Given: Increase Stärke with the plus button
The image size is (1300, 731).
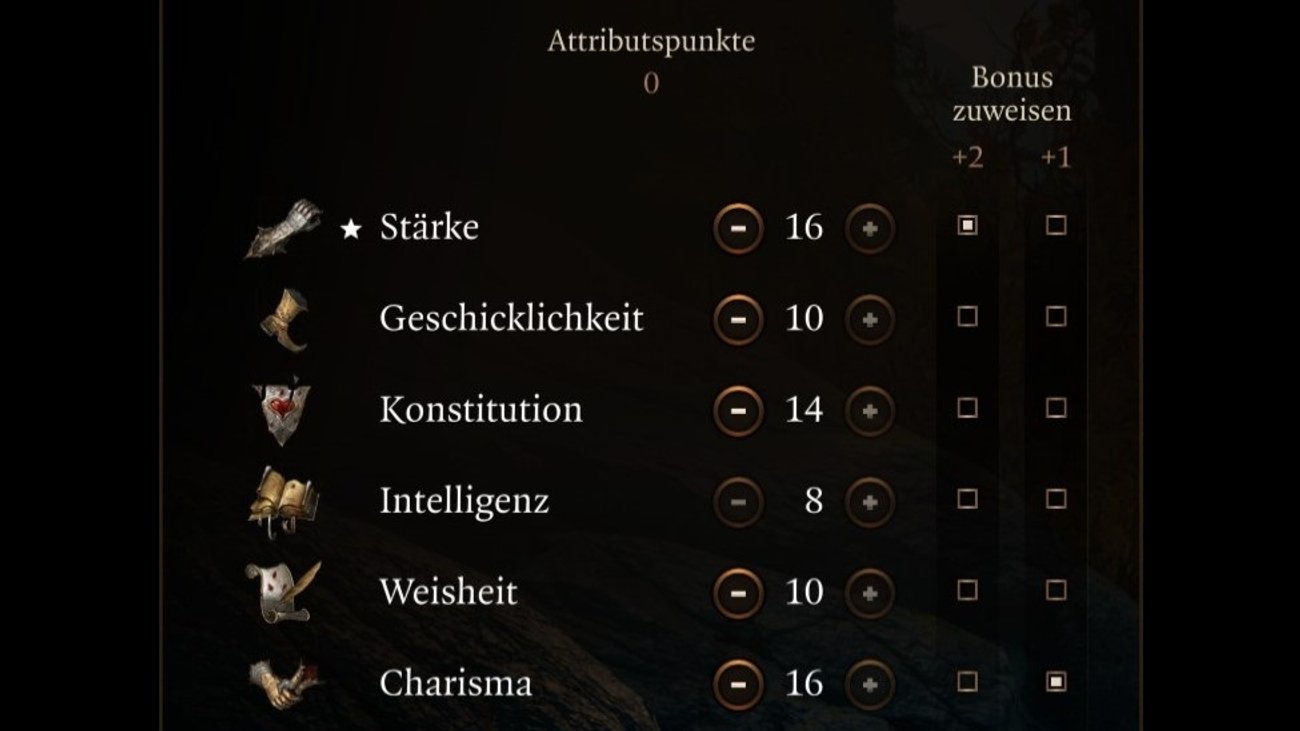Looking at the screenshot, I should coord(870,228).
